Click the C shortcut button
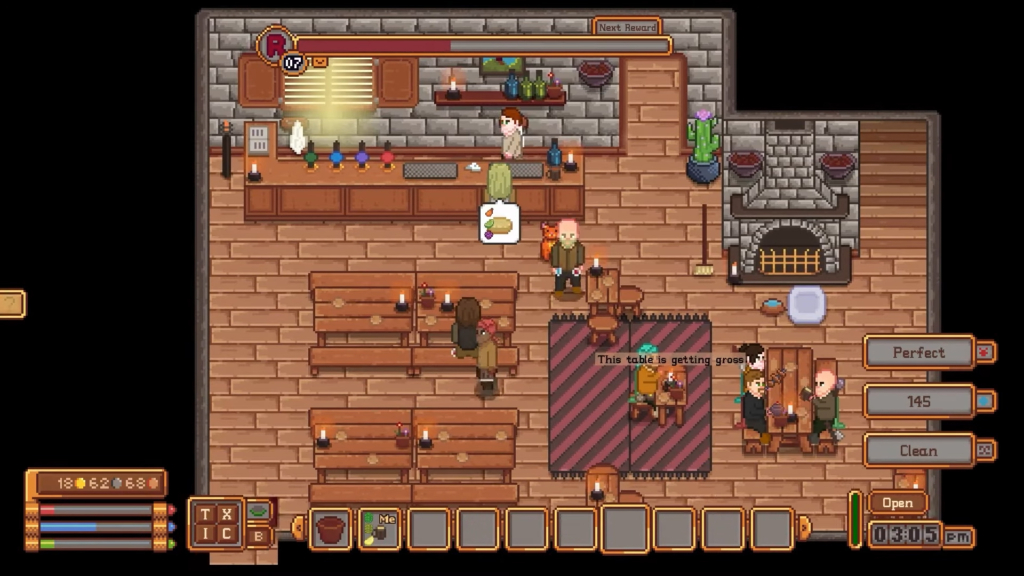 tap(227, 534)
